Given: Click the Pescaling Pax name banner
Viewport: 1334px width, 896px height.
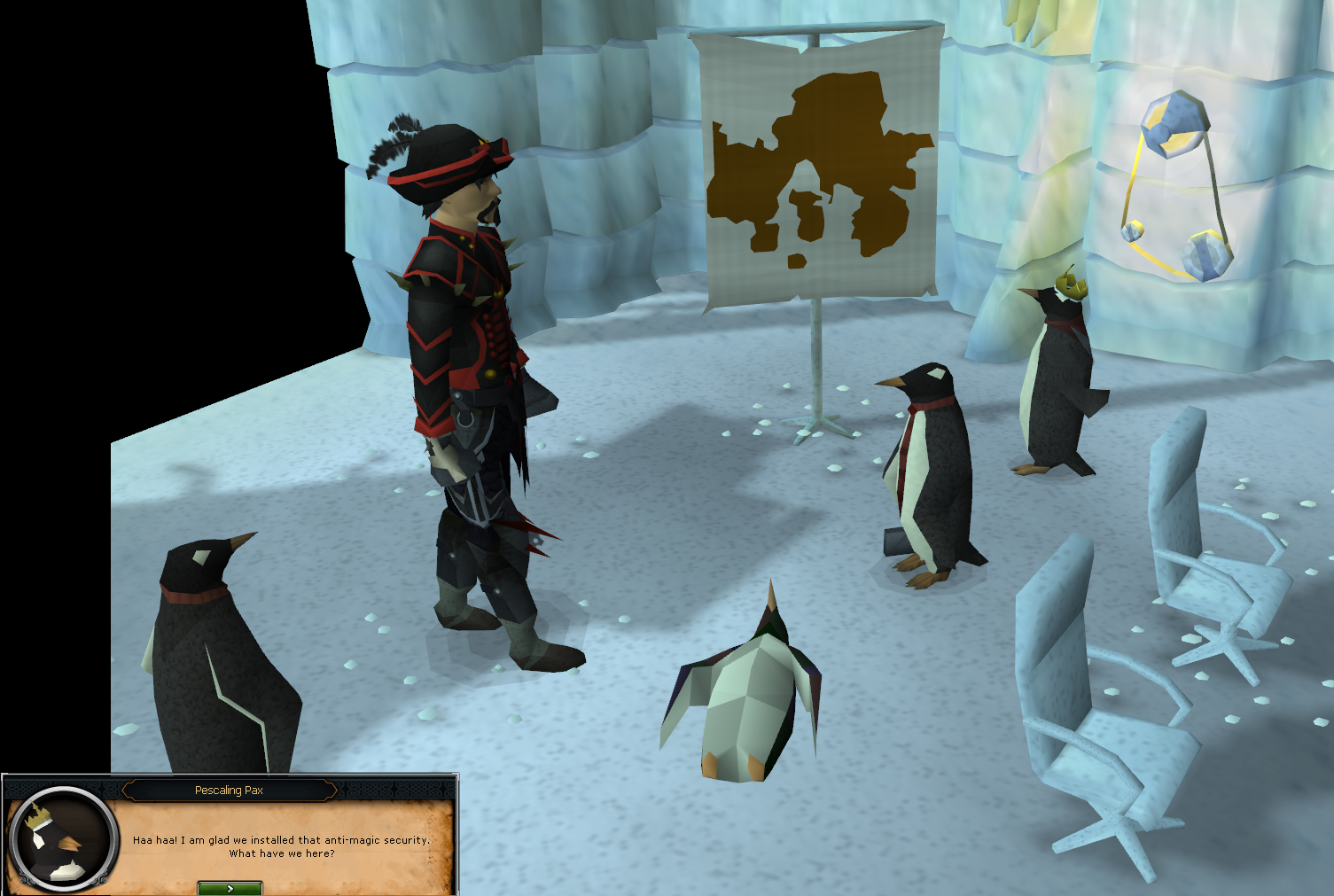Looking at the screenshot, I should coord(229,791).
